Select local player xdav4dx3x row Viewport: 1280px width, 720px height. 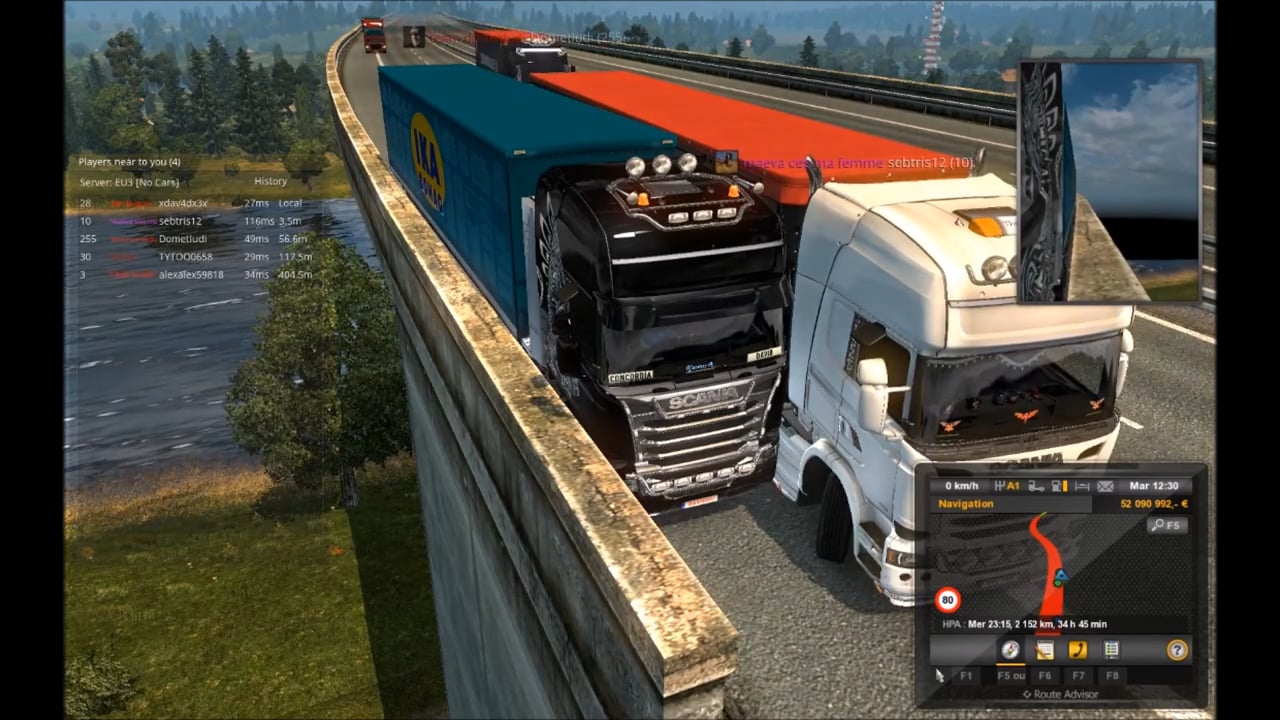click(183, 203)
